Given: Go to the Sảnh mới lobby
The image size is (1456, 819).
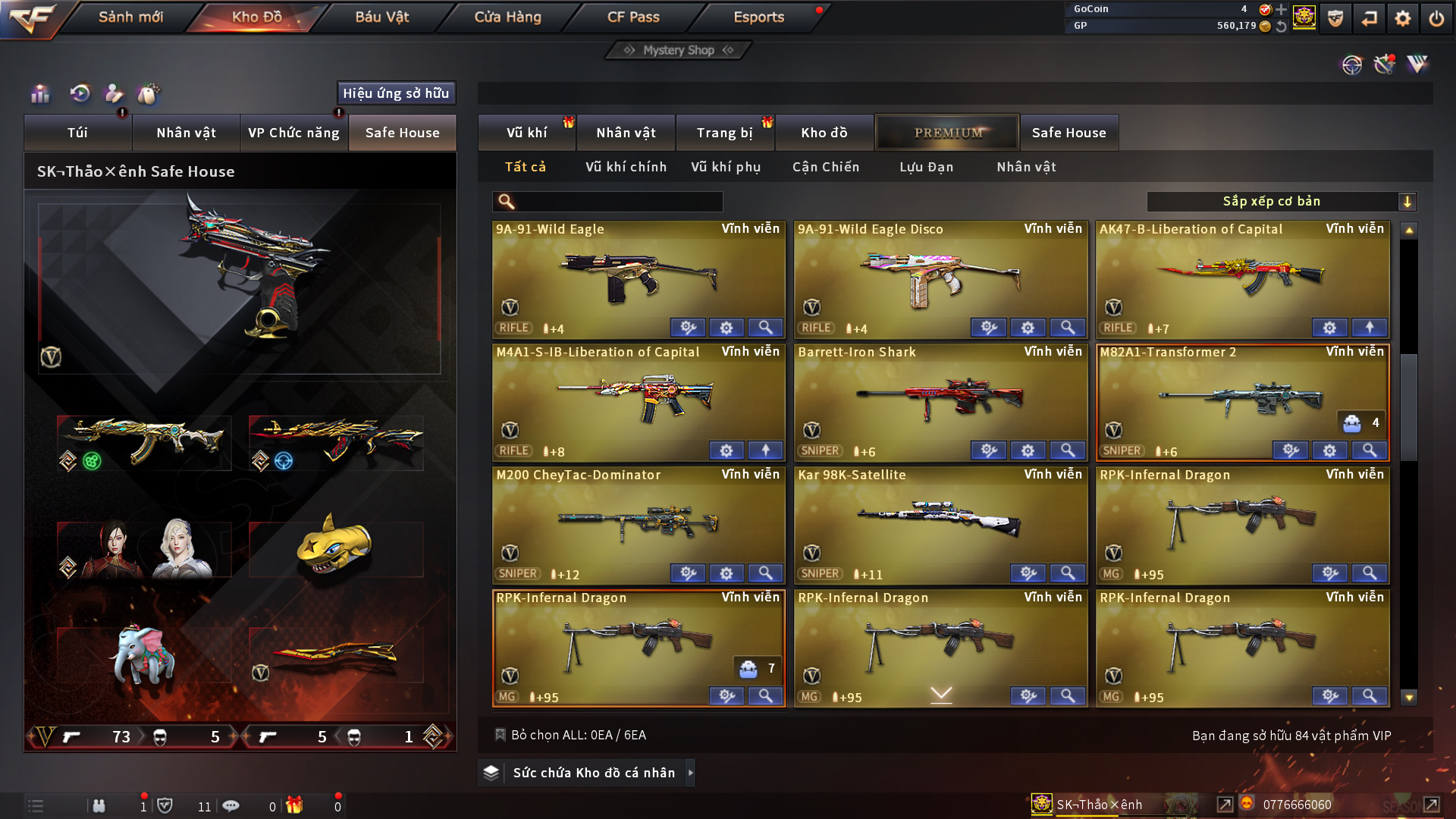Looking at the screenshot, I should click(130, 17).
